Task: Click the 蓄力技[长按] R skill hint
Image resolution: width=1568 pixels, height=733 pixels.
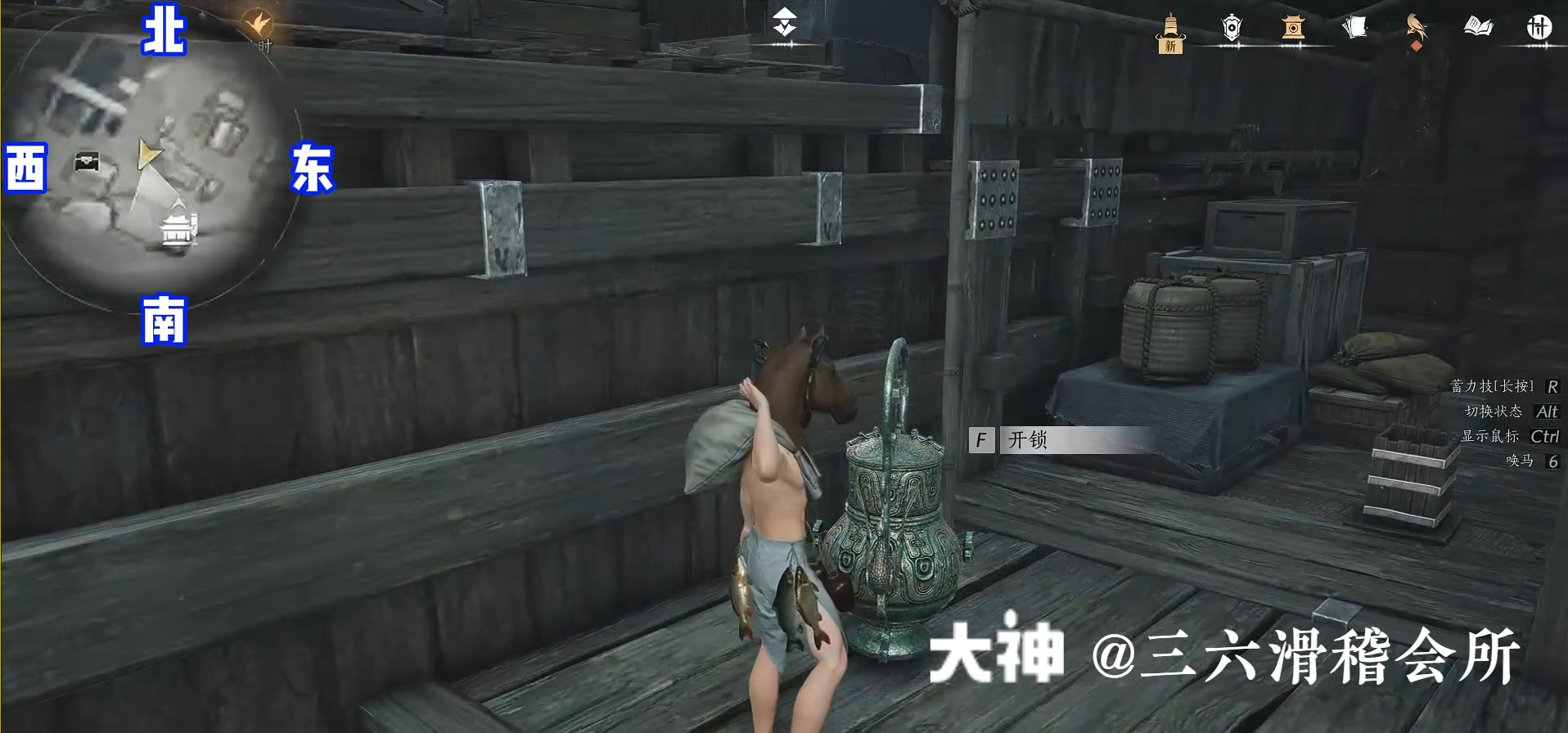Action: click(1503, 386)
